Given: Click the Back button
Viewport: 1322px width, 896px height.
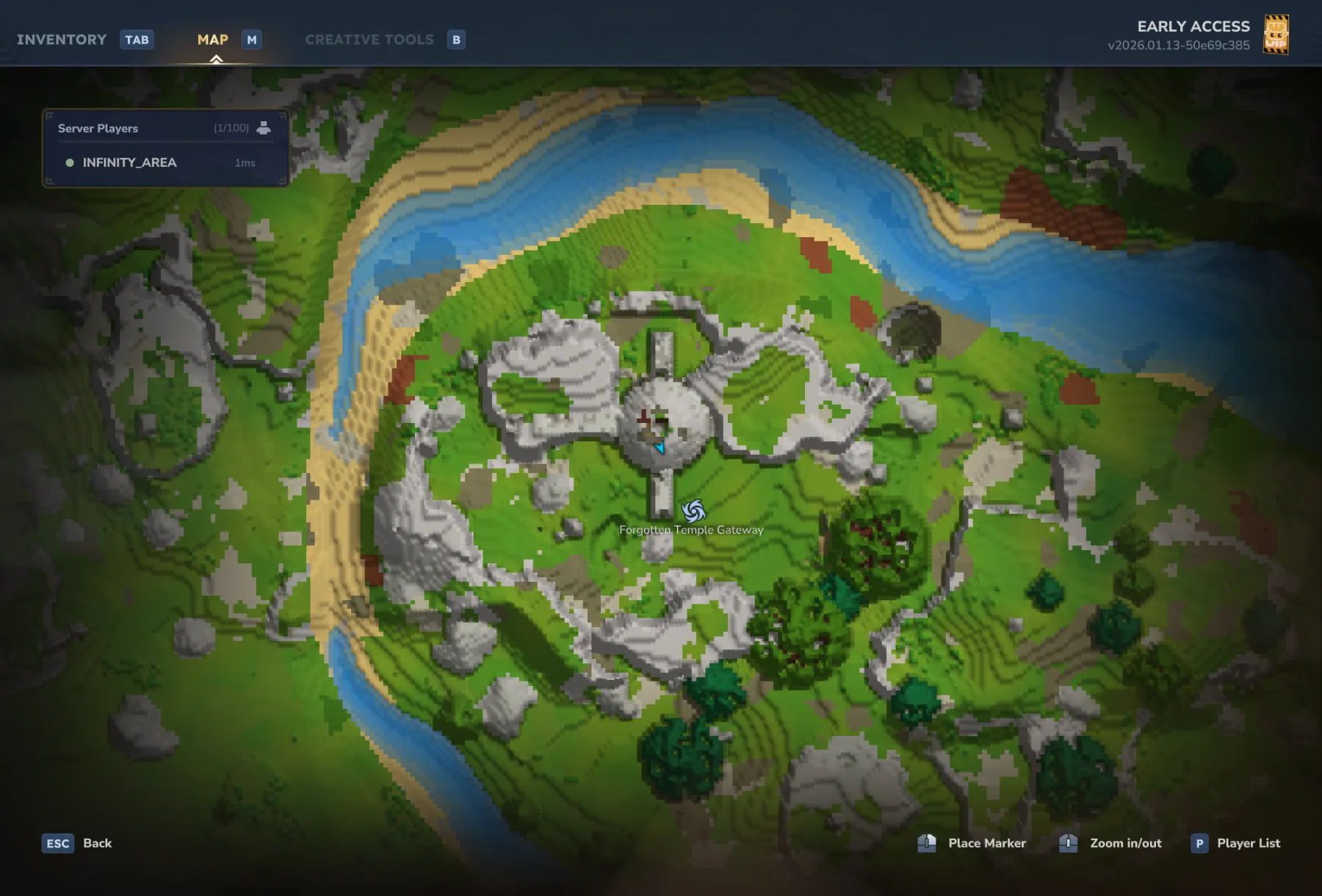Looking at the screenshot, I should (97, 843).
